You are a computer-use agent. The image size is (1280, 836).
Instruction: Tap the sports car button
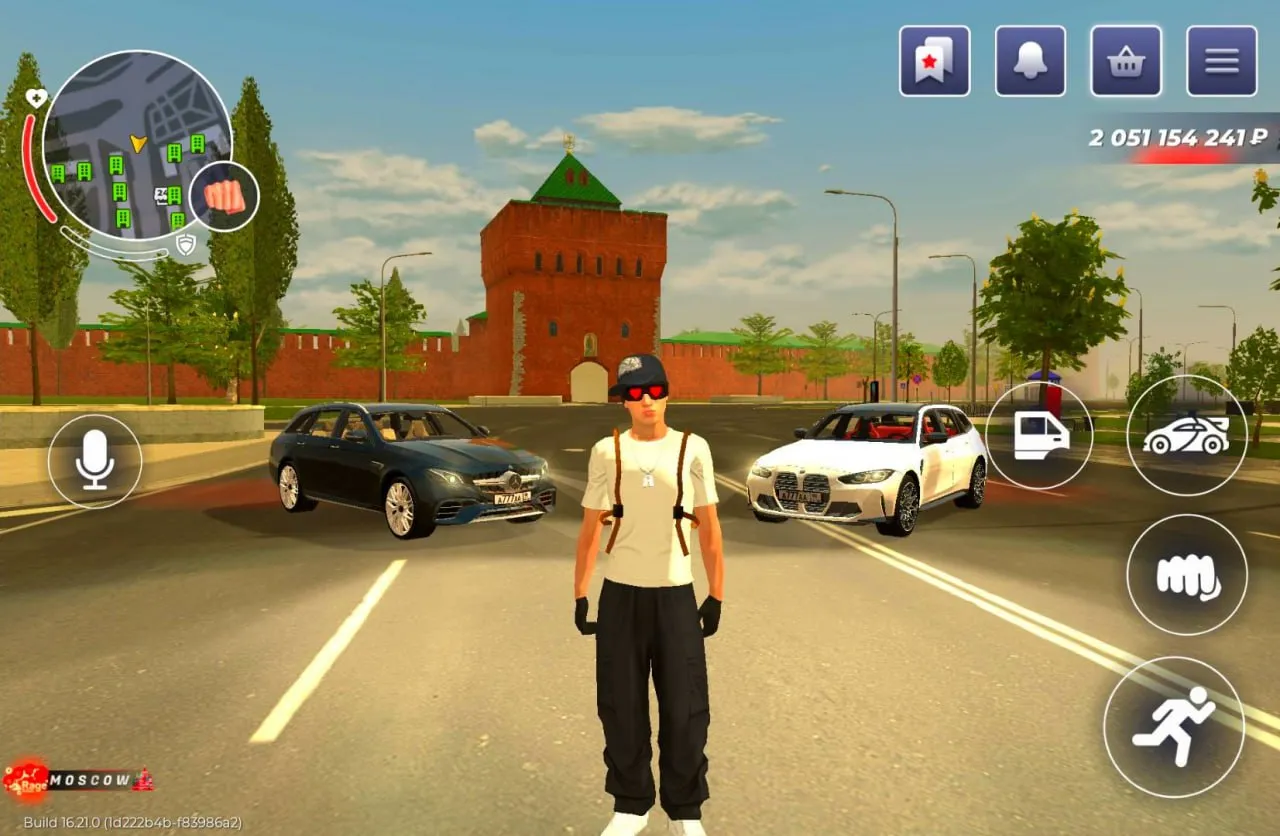(x=1186, y=435)
